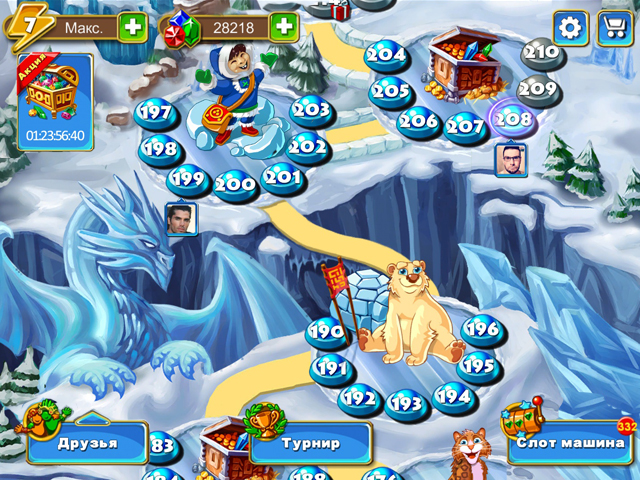Open the Акция treasure chest offer

(x=55, y=102)
